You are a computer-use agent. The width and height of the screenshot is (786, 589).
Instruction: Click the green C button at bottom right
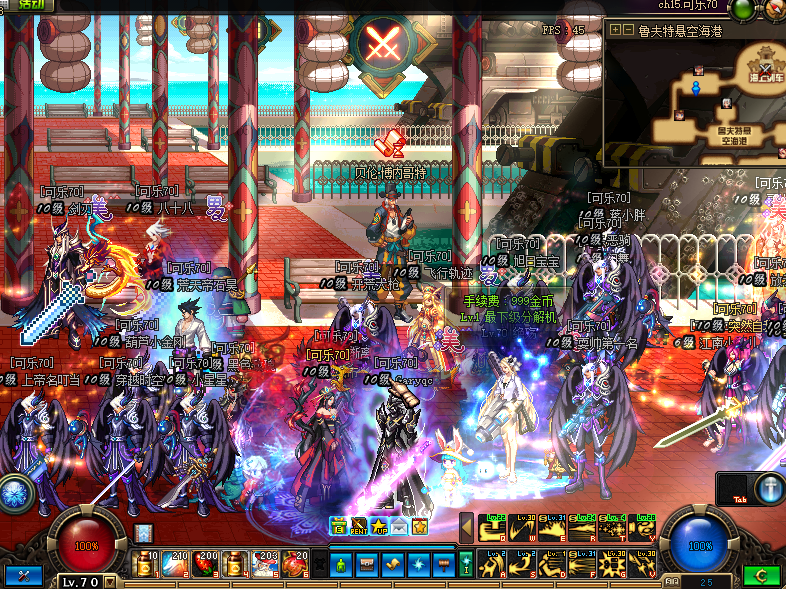point(762,576)
